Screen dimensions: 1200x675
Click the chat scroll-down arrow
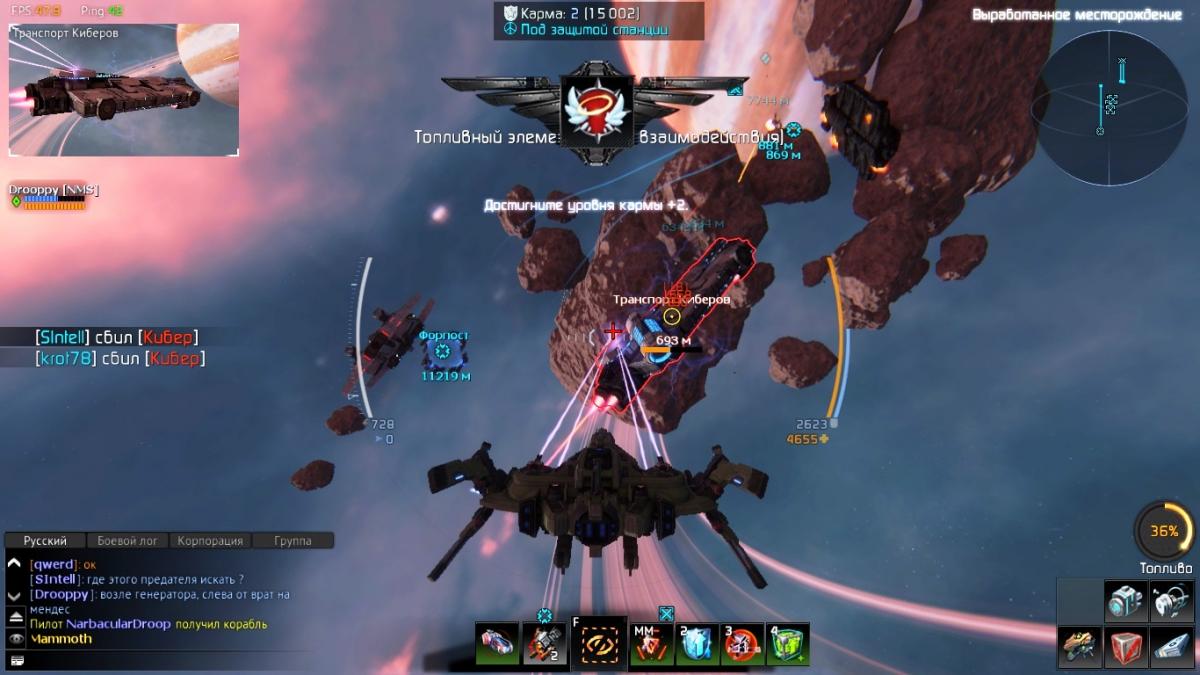pos(14,595)
